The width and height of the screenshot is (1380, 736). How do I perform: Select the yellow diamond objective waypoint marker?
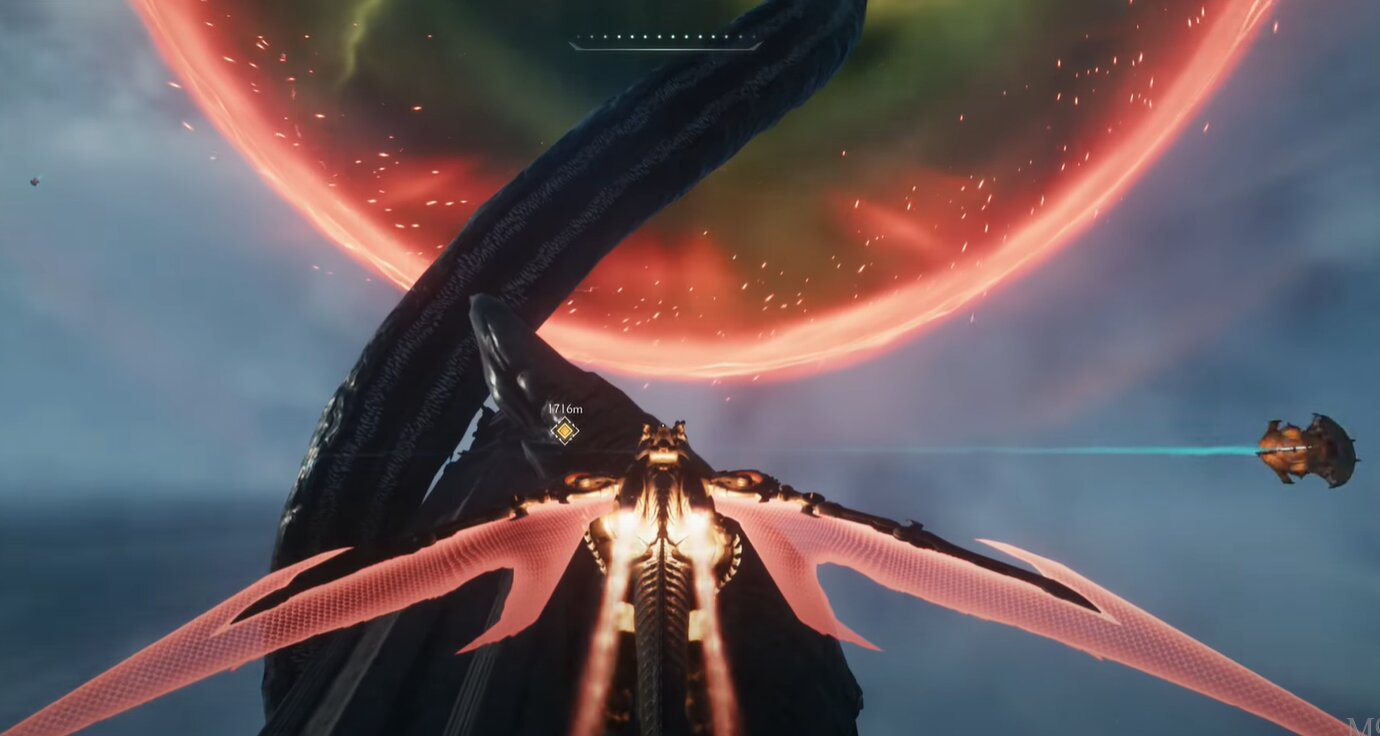pyautogui.click(x=564, y=431)
